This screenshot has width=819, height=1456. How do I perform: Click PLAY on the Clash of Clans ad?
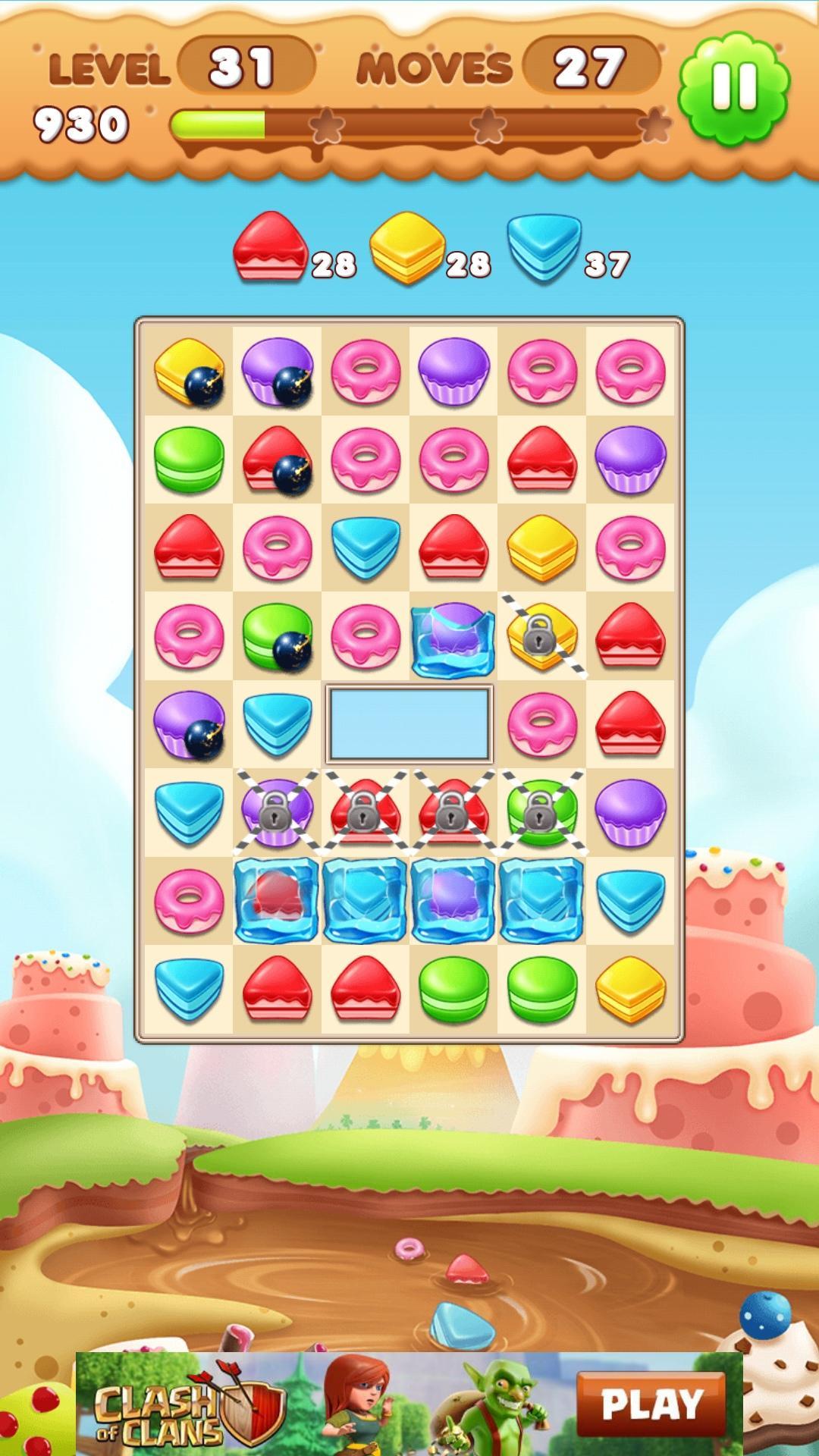coord(651,1404)
